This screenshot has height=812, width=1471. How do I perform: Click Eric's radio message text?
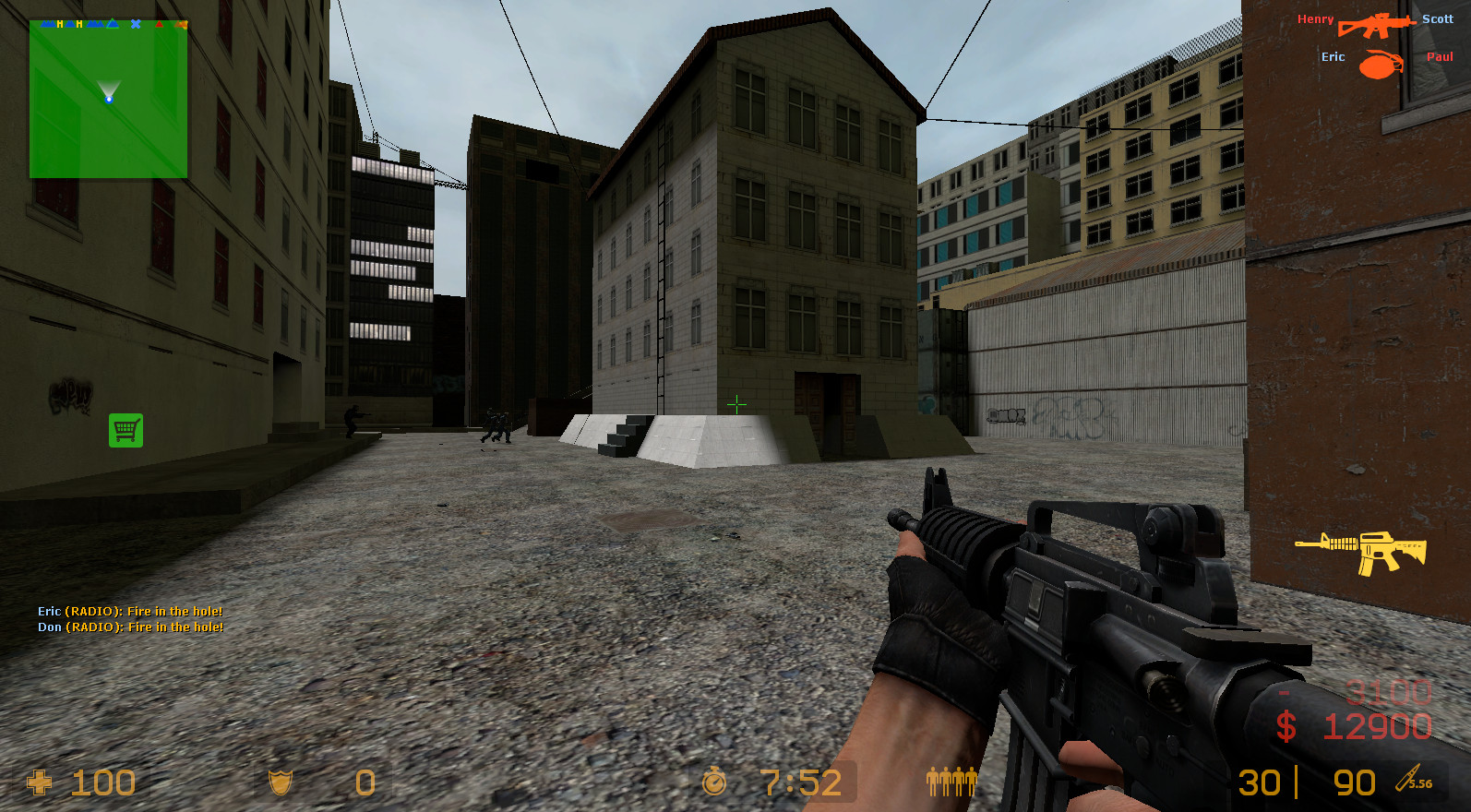[x=130, y=611]
